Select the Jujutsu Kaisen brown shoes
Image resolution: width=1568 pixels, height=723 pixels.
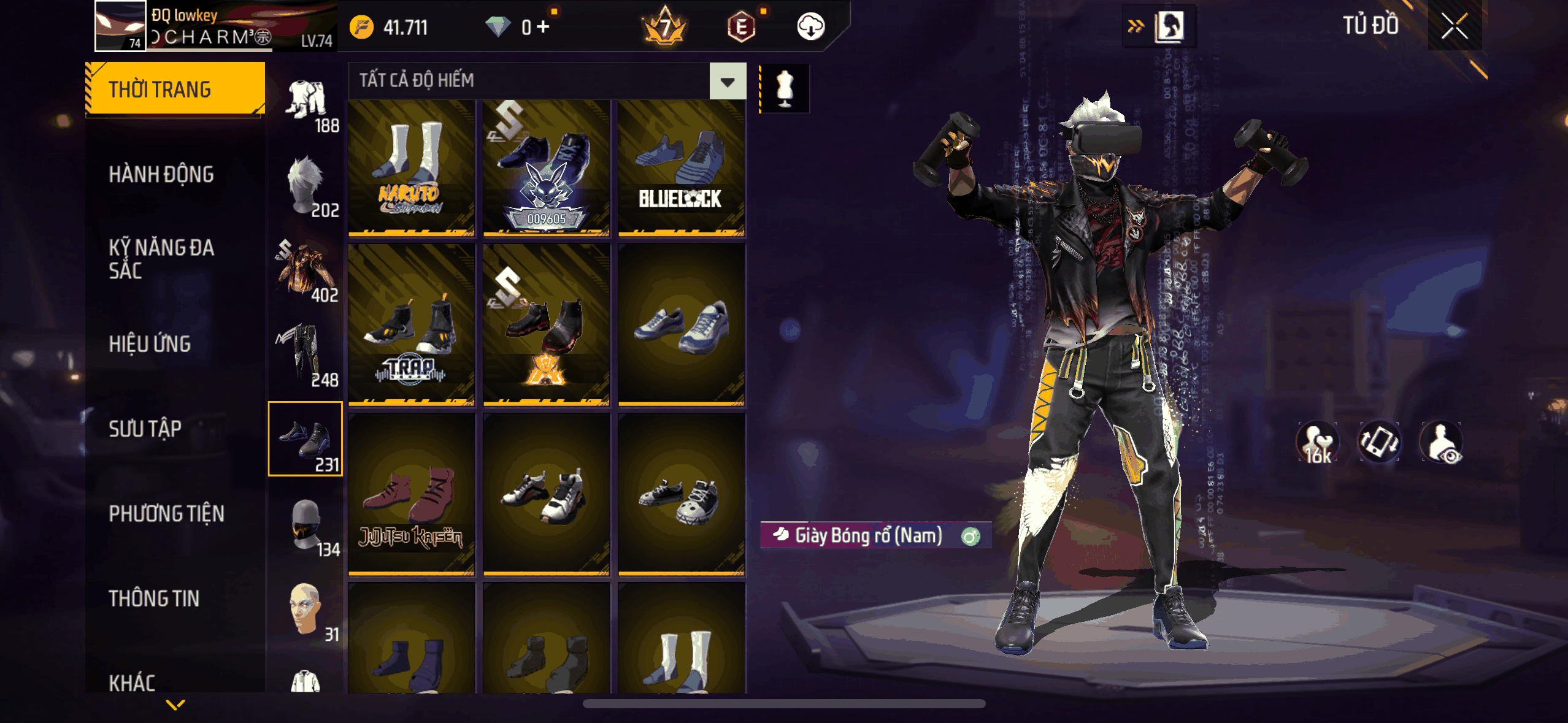[x=411, y=494]
